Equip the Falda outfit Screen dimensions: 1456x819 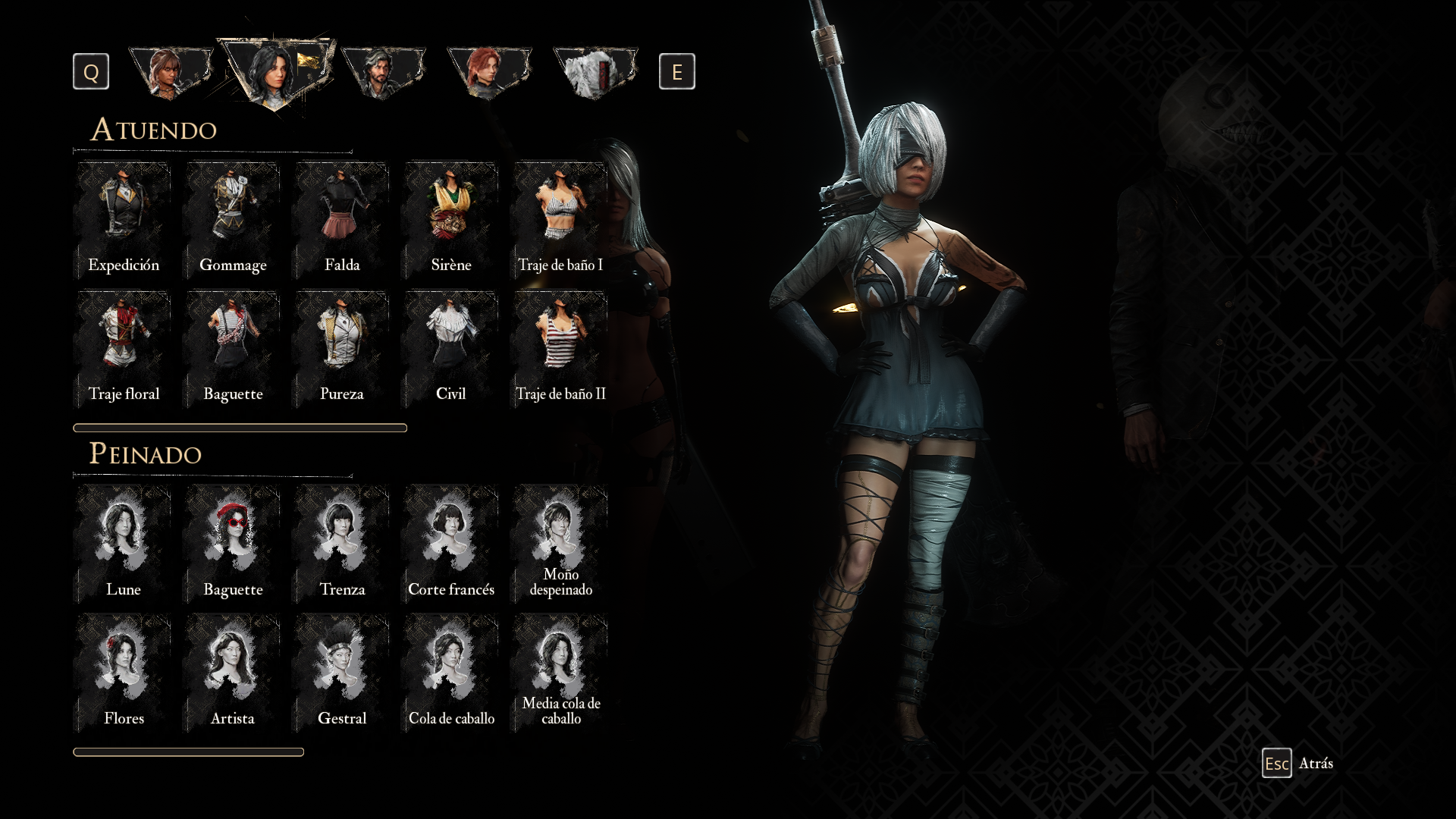point(342,220)
